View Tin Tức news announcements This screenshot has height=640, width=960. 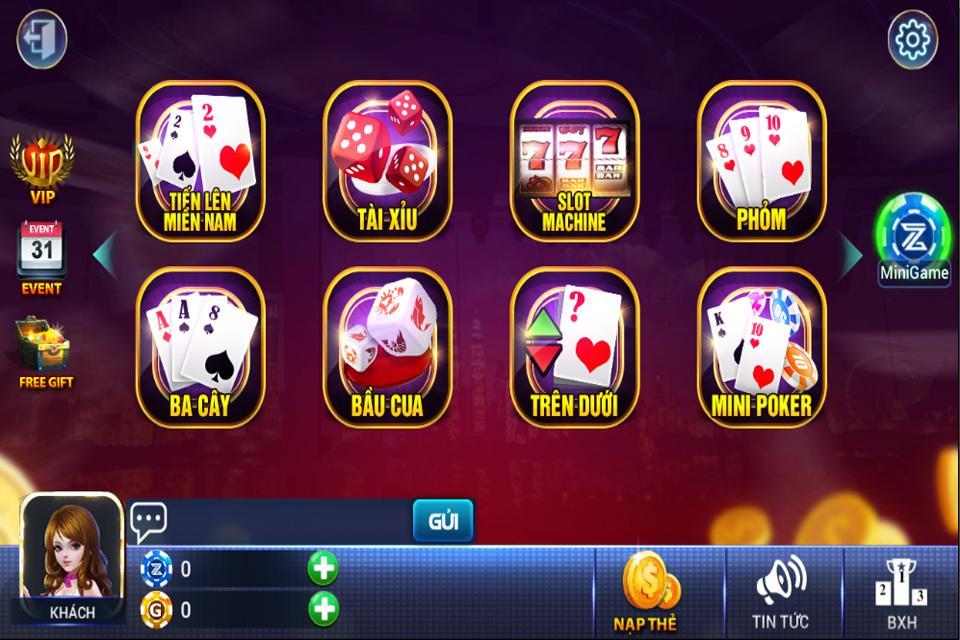781,592
